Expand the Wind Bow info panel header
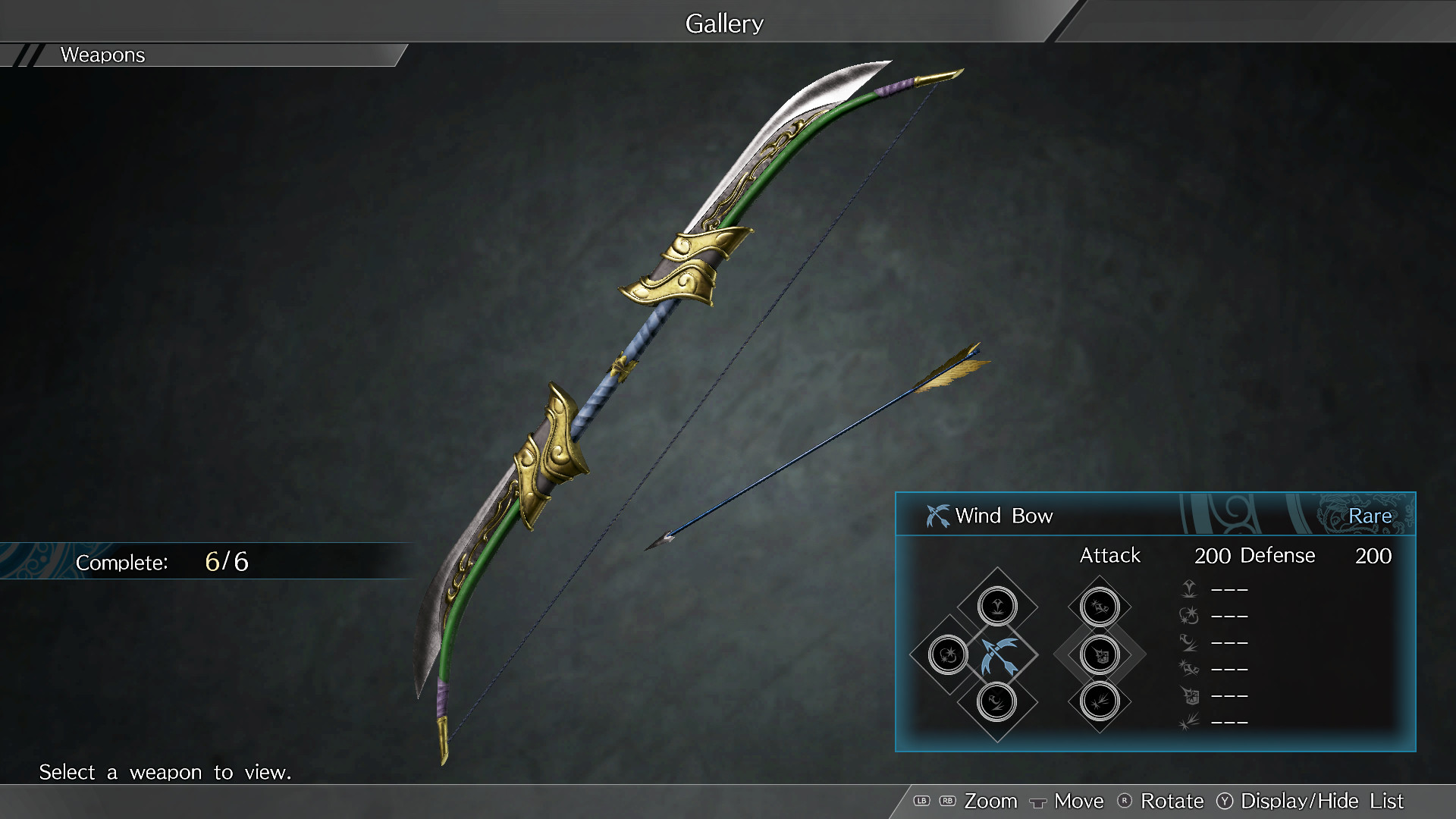Viewport: 1456px width, 819px height. tap(1005, 516)
